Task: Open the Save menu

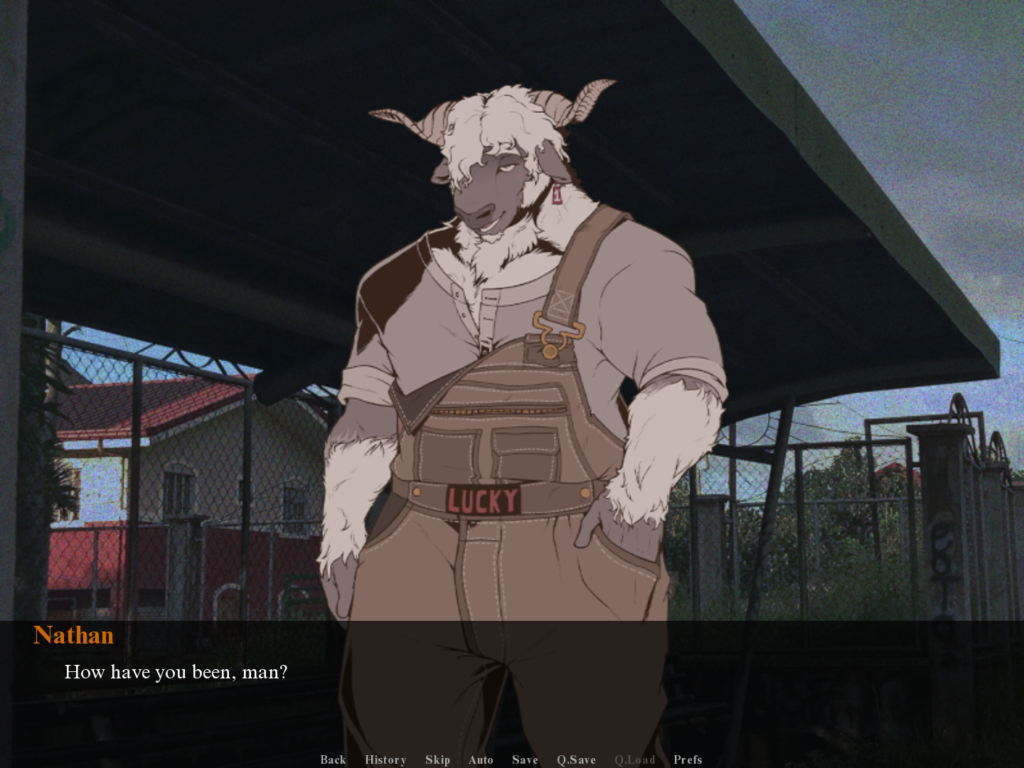Action: (525, 760)
